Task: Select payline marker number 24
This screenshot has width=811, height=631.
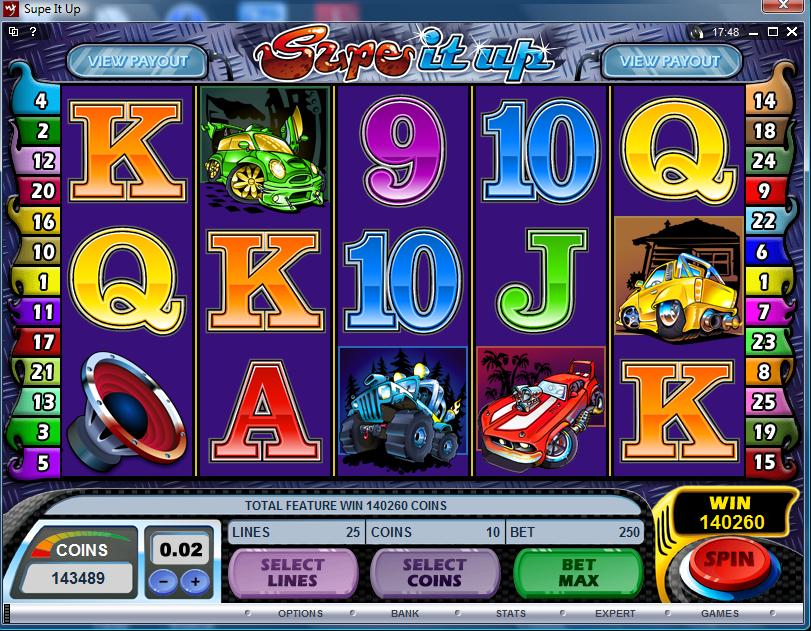Action: pos(764,160)
